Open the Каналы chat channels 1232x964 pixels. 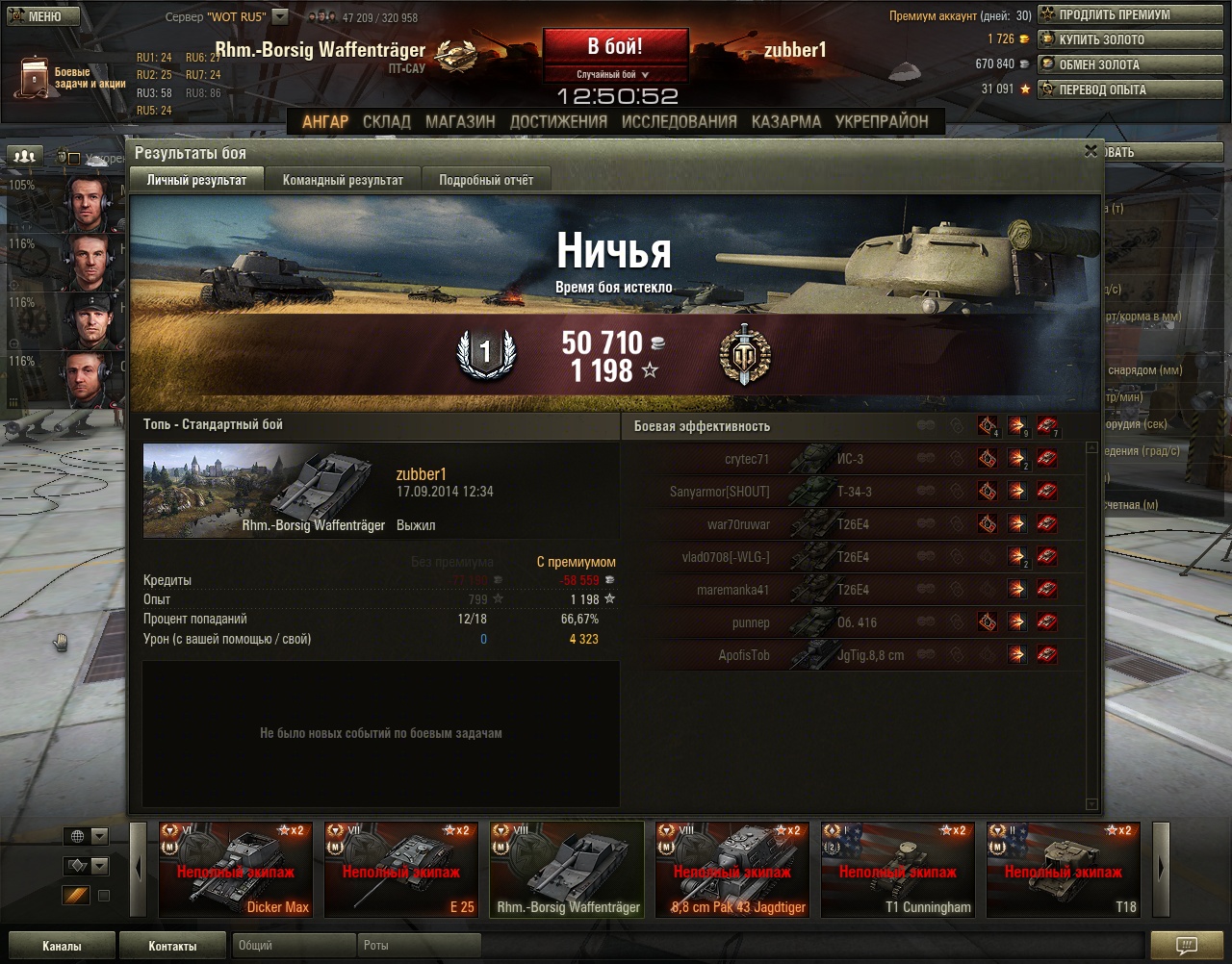click(x=62, y=946)
